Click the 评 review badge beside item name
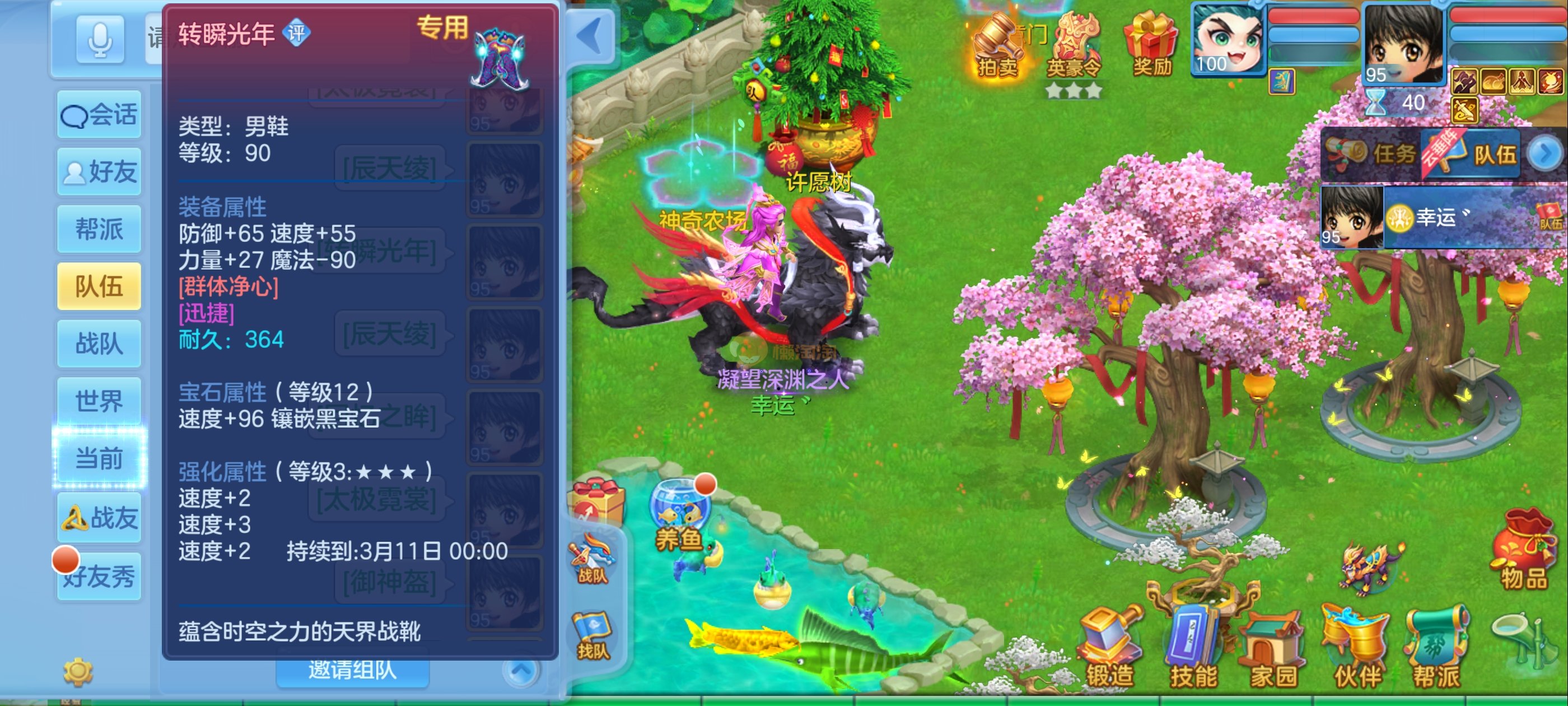The height and width of the screenshot is (706, 1568). [x=296, y=33]
